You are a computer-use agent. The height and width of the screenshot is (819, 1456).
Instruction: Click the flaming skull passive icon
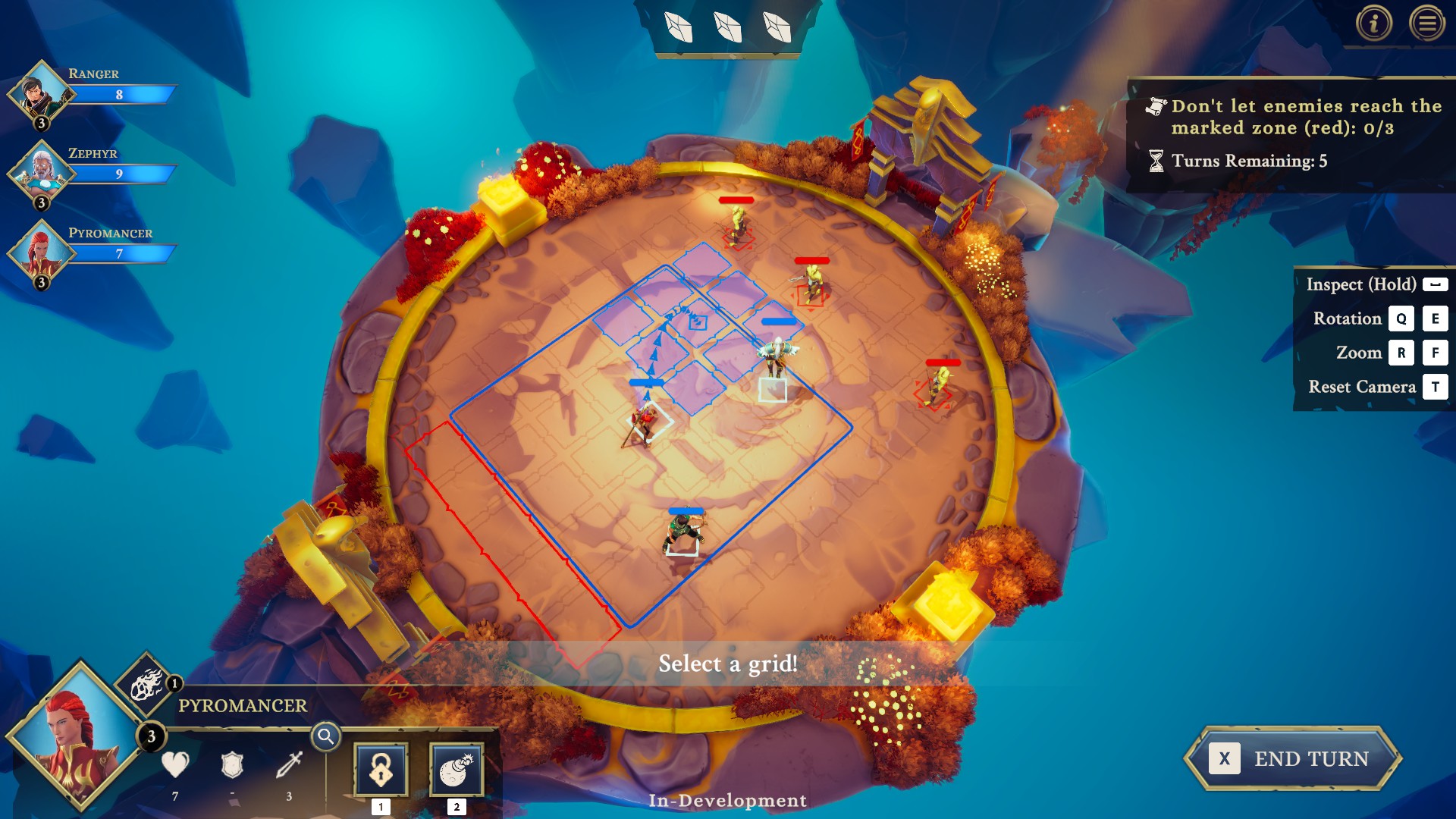click(146, 685)
